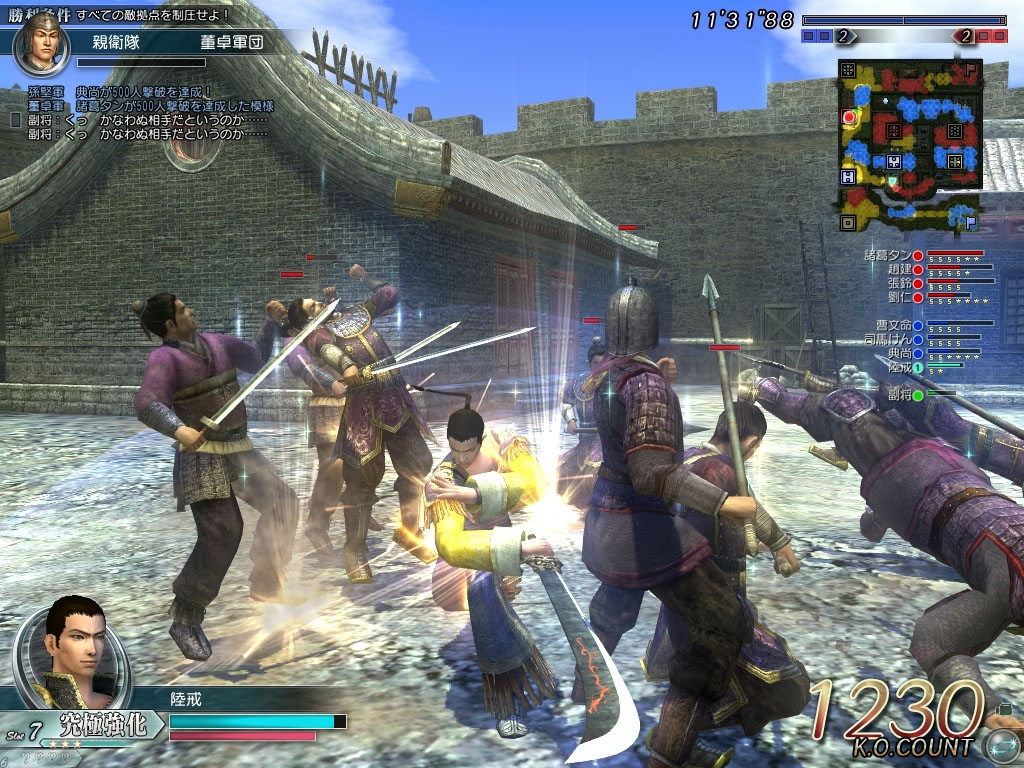Screen dimensions: 1024x768
Task: Choose 張鈴 from the player list
Action: (900, 283)
